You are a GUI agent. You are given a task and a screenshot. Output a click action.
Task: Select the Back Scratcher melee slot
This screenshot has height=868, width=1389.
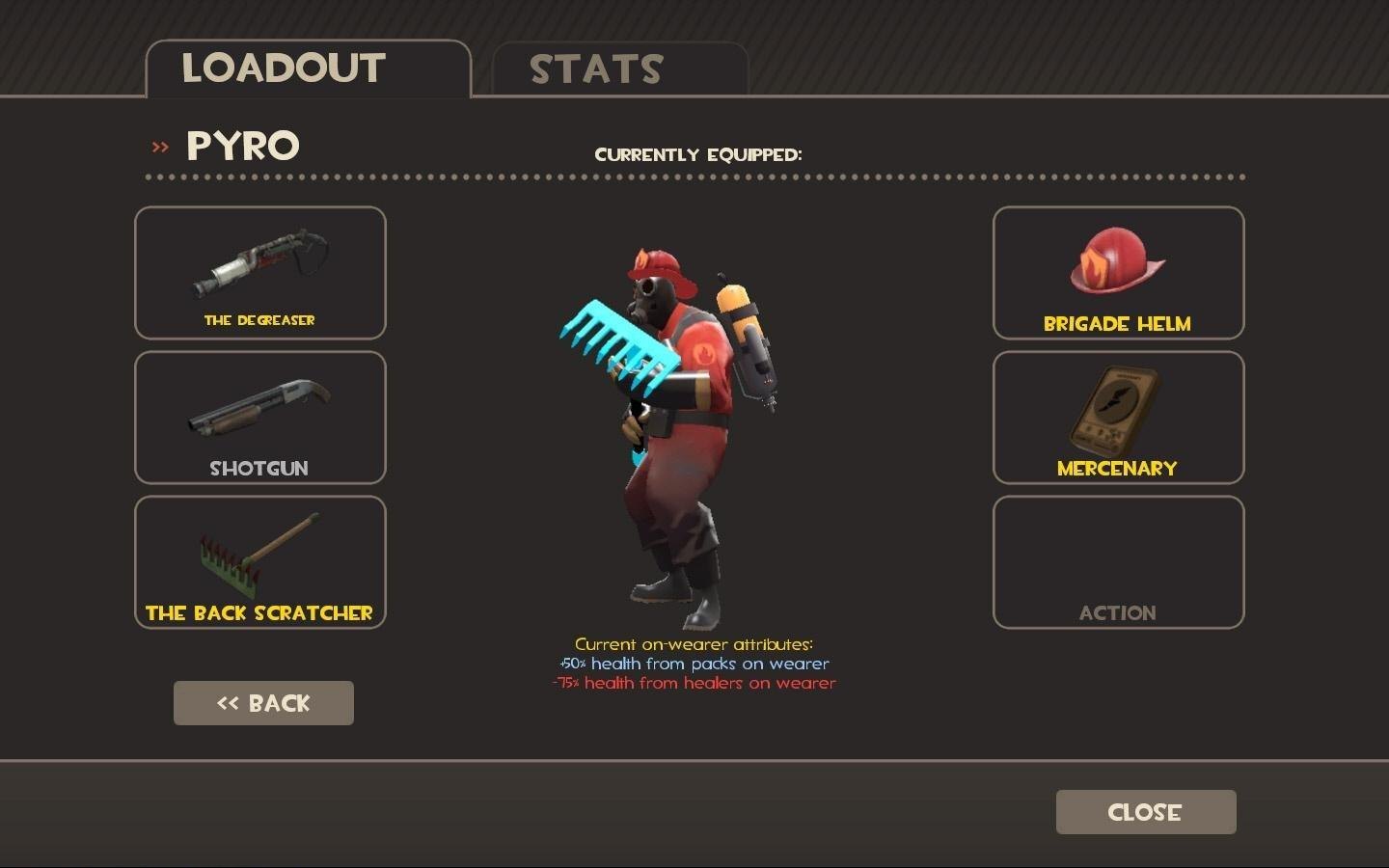pyautogui.click(x=260, y=562)
